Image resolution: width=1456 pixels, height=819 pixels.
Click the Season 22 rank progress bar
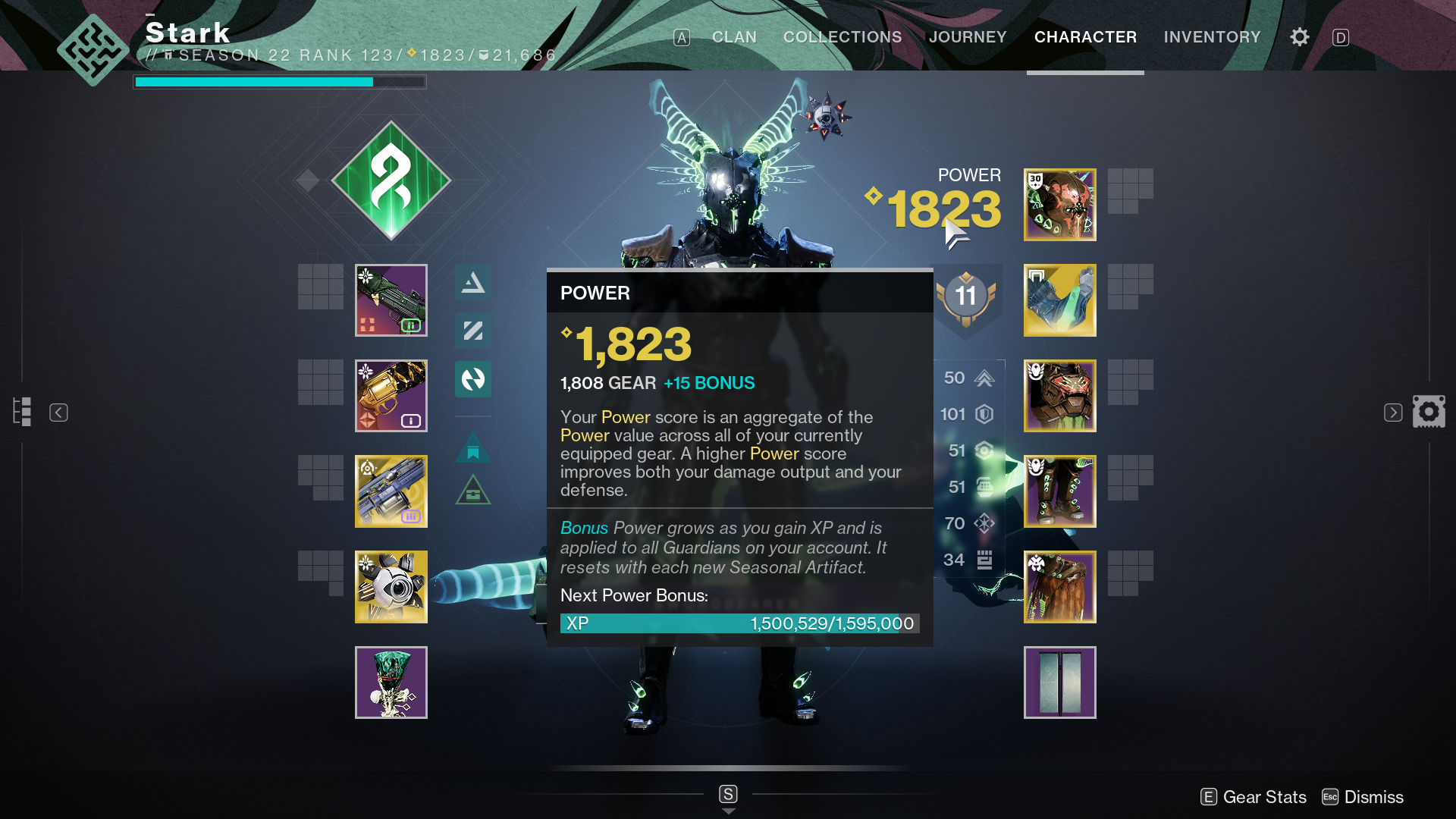click(x=279, y=82)
